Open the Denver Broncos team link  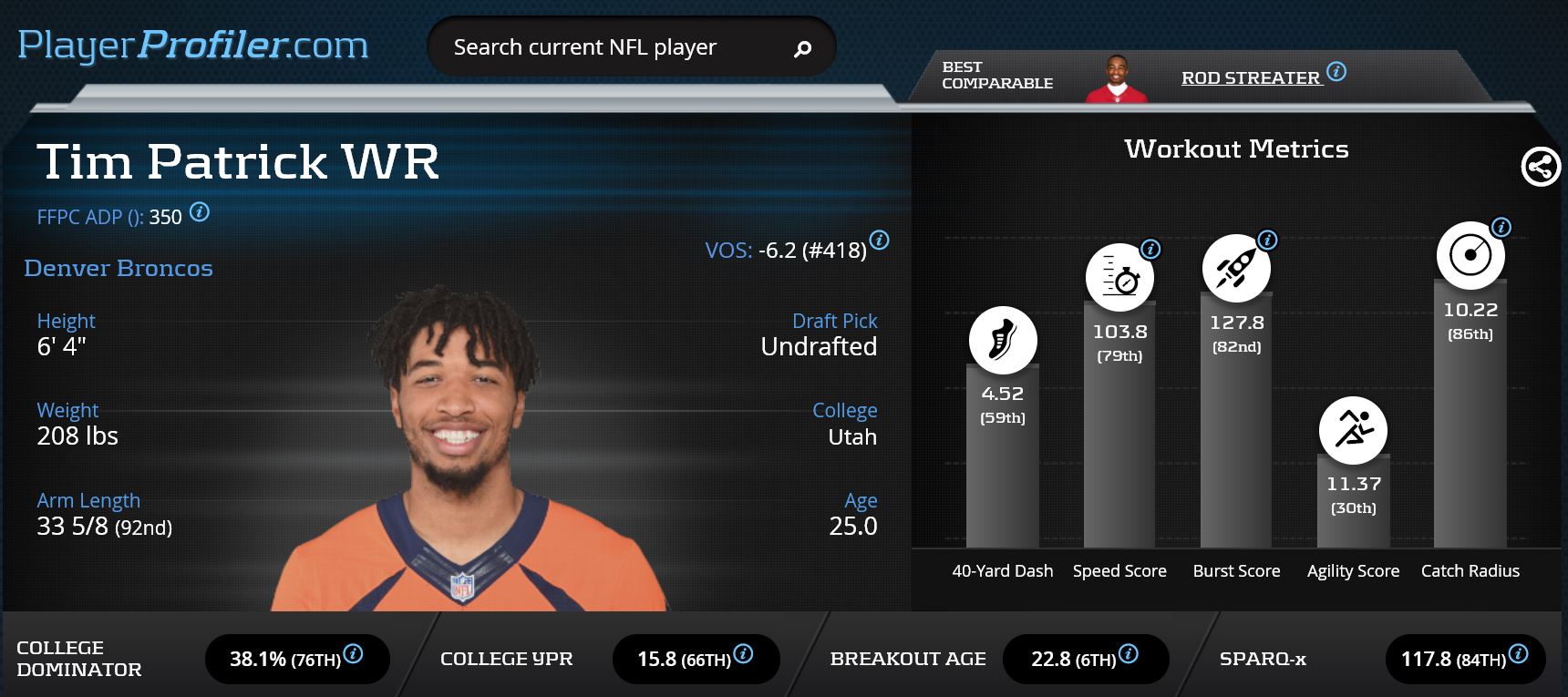119,268
